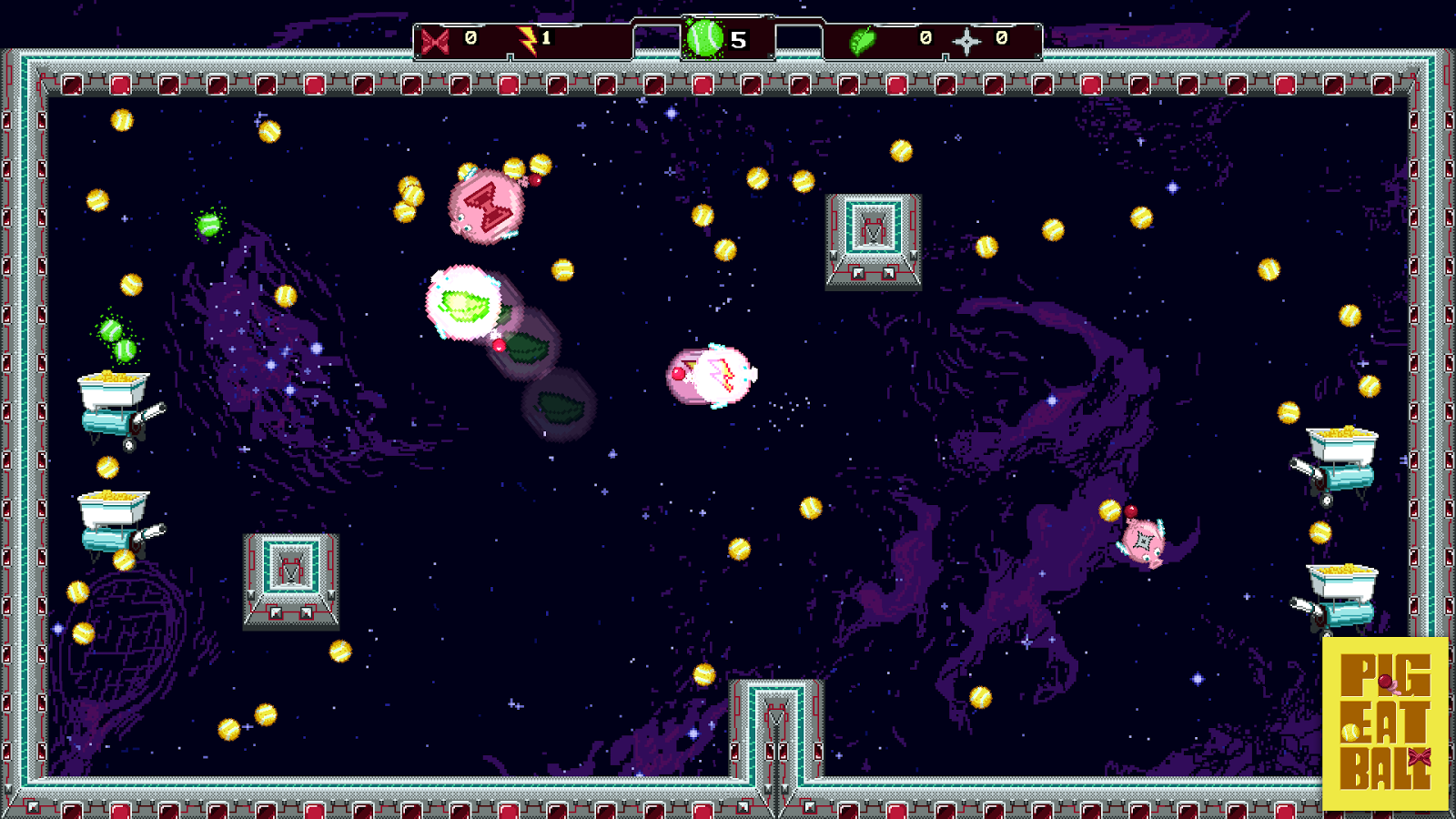Click the bowtie counter icon in the HUD
Viewport: 1456px width, 819px height.
(435, 40)
